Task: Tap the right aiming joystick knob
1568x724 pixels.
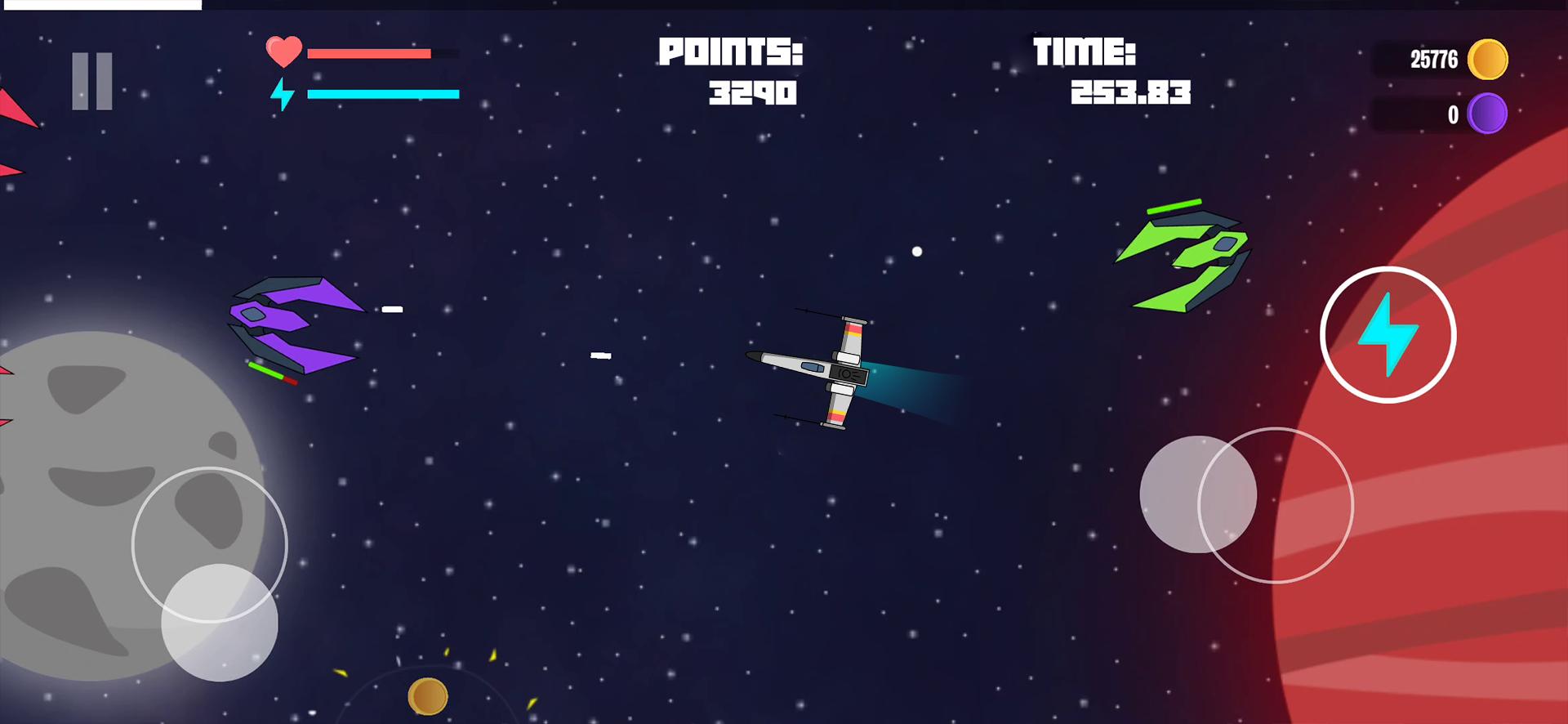Action: pyautogui.click(x=1197, y=494)
